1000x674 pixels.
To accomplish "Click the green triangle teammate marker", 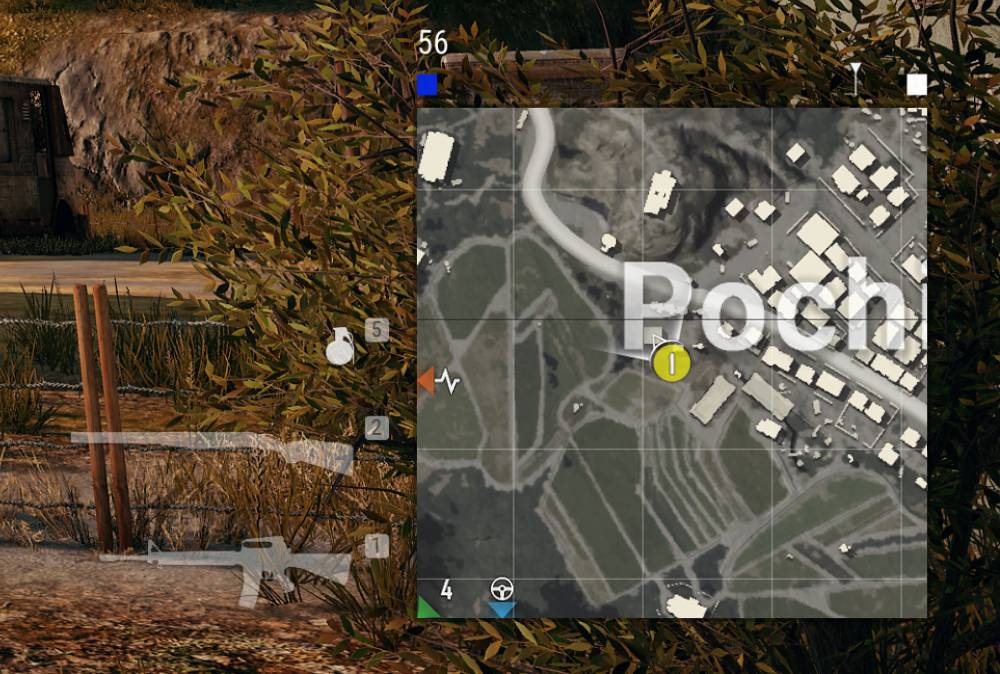I will [x=427, y=607].
